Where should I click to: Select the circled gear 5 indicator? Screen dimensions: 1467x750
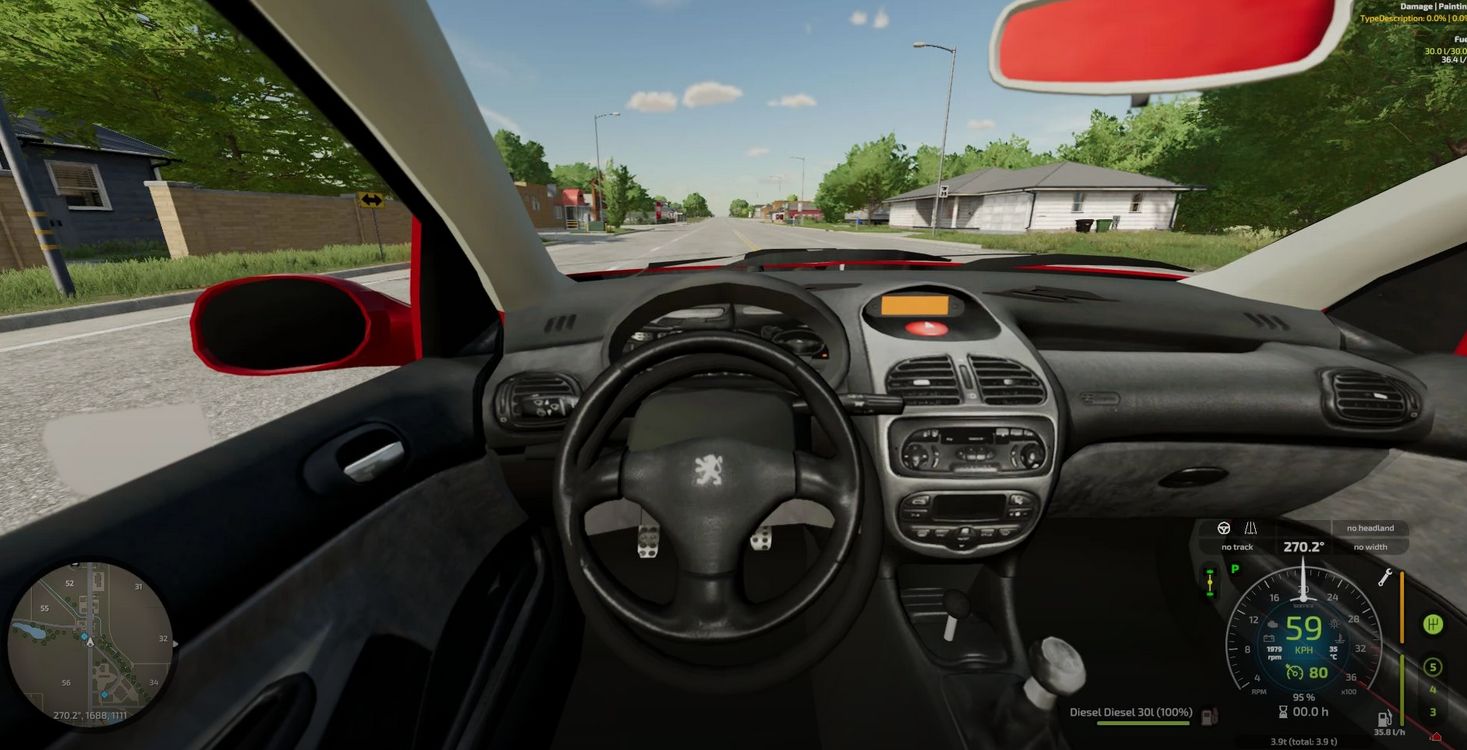click(x=1432, y=667)
